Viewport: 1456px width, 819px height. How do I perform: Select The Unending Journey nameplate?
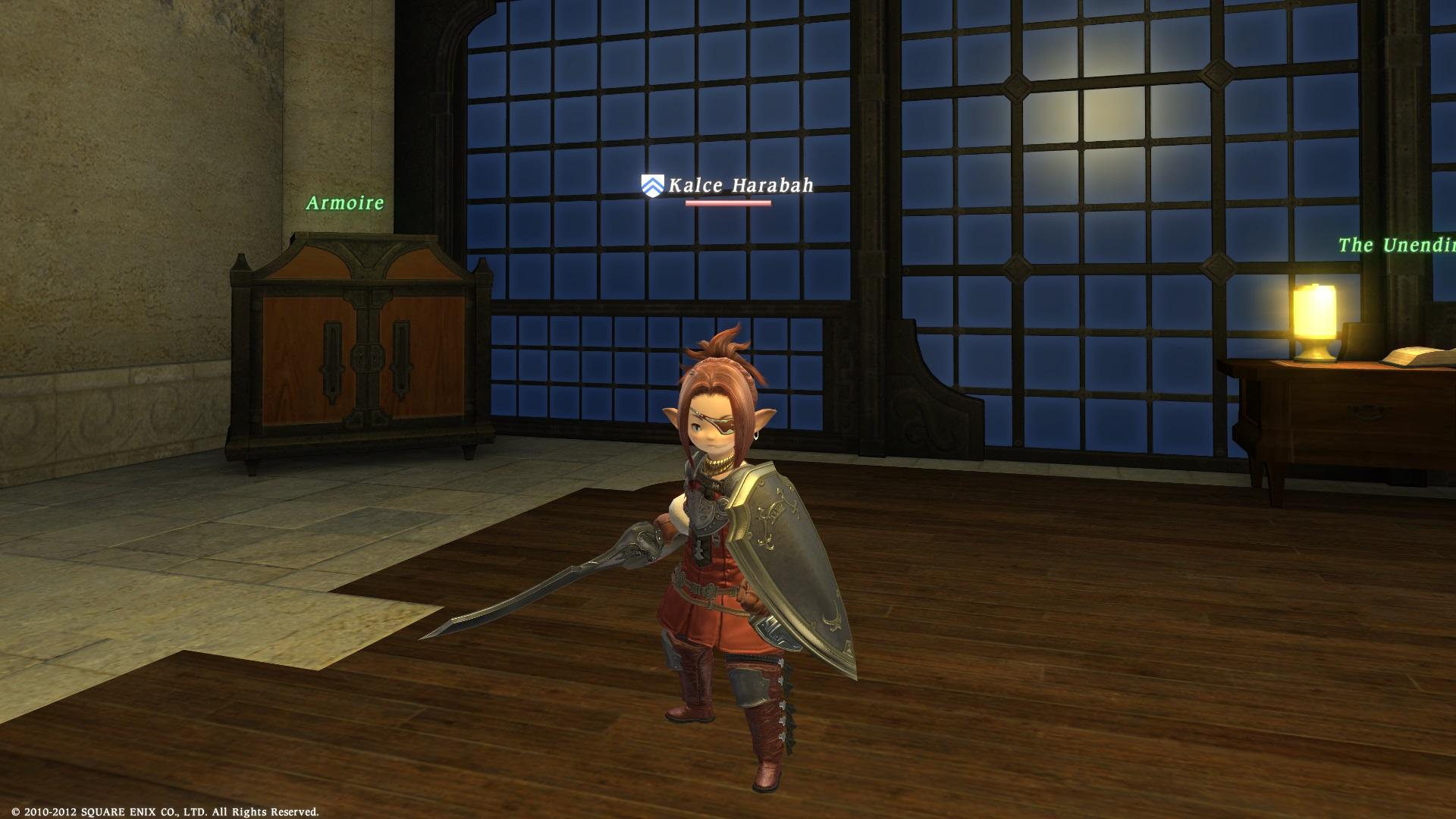point(1396,245)
